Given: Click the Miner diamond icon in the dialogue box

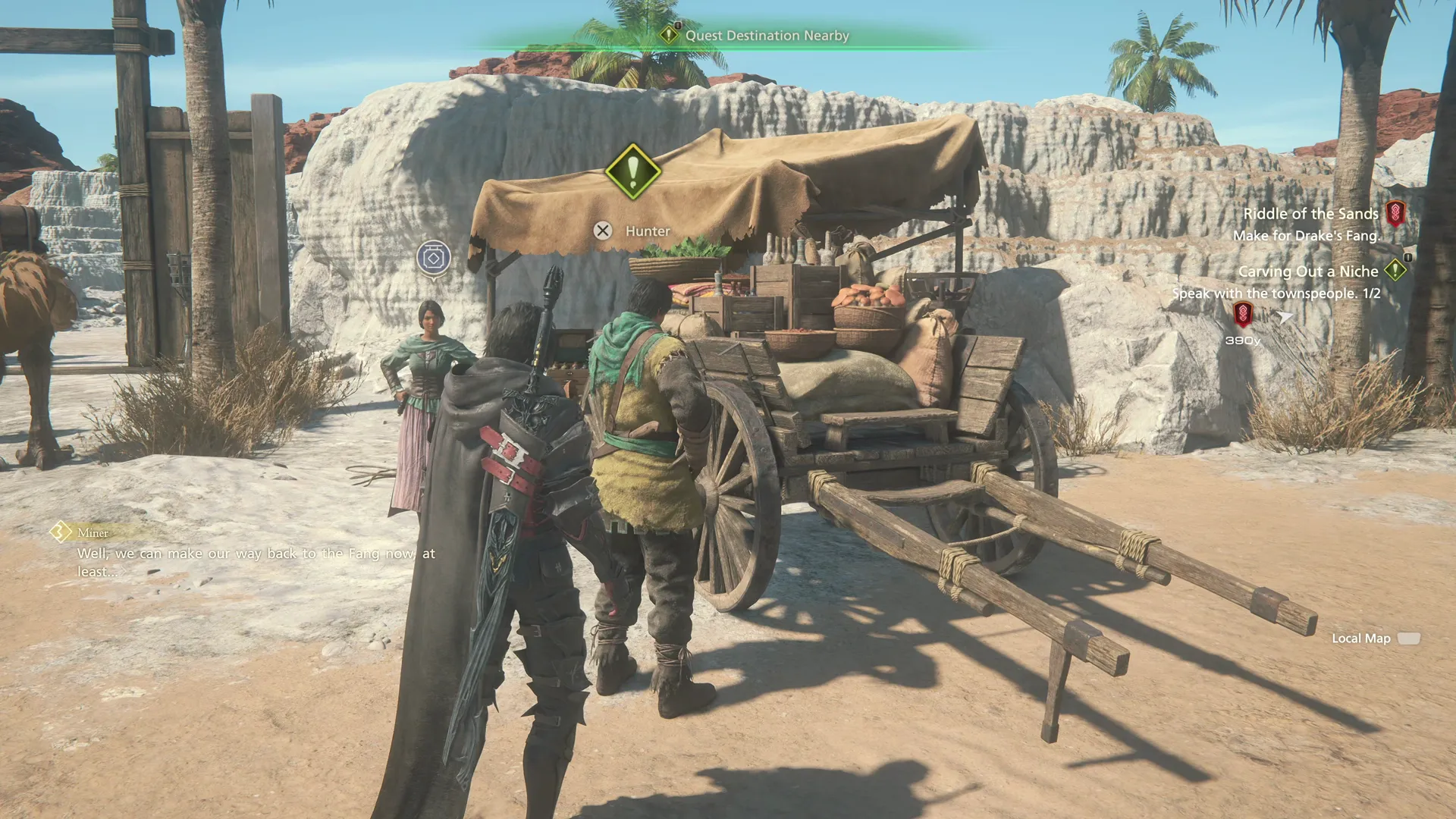Looking at the screenshot, I should [60, 532].
